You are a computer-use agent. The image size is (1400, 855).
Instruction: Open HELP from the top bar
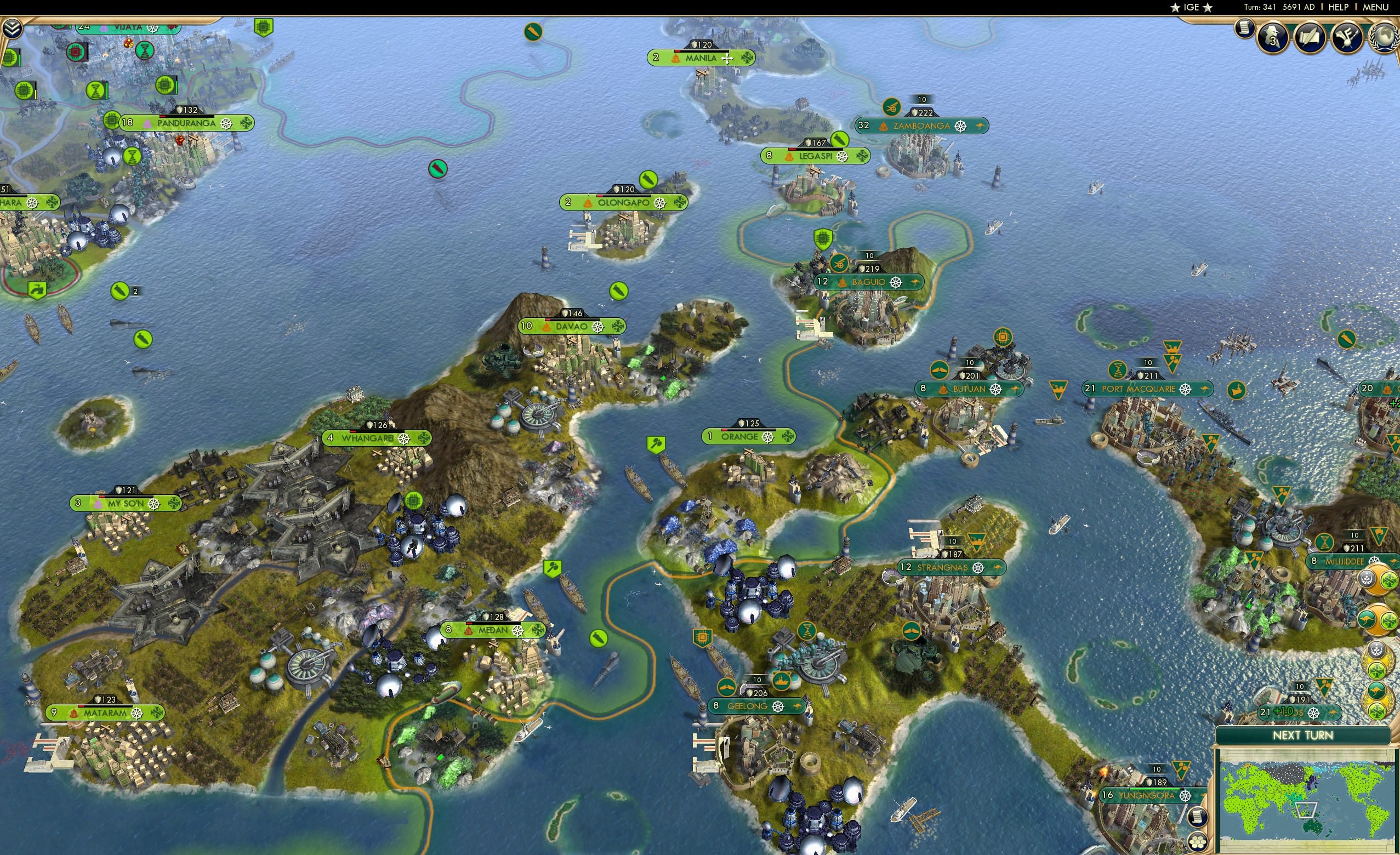point(1340,7)
